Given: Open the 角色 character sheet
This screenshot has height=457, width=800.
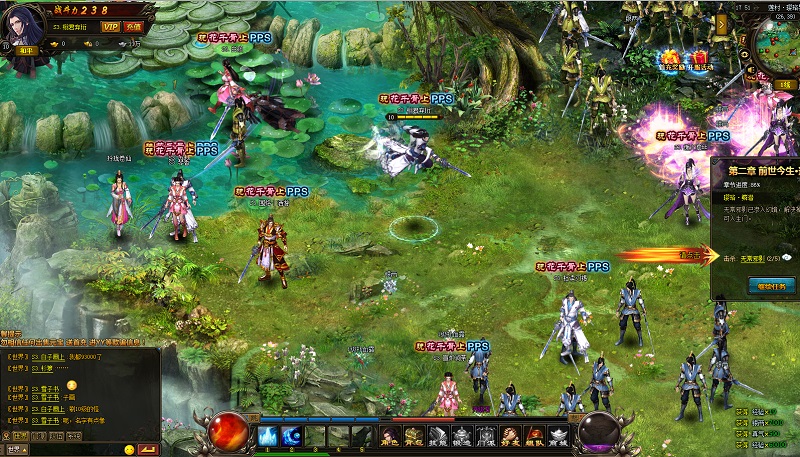Looking at the screenshot, I should point(390,436).
